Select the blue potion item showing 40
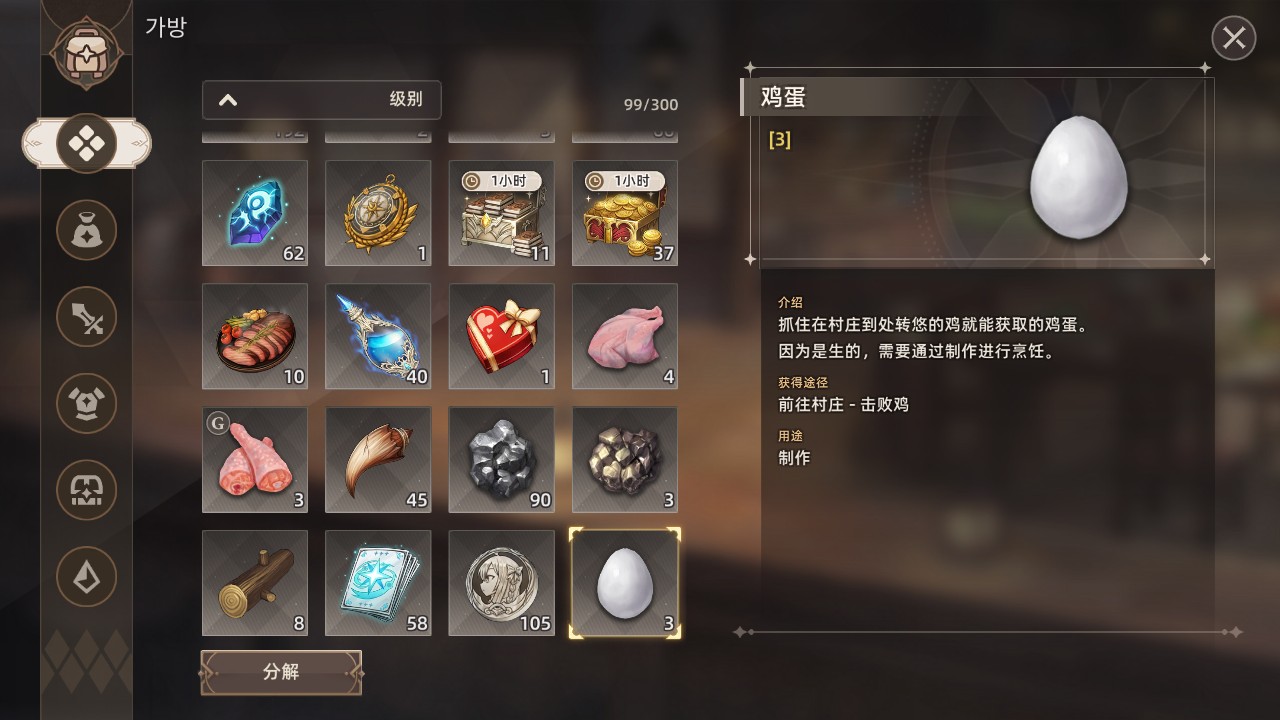This screenshot has height=720, width=1280. [378, 336]
